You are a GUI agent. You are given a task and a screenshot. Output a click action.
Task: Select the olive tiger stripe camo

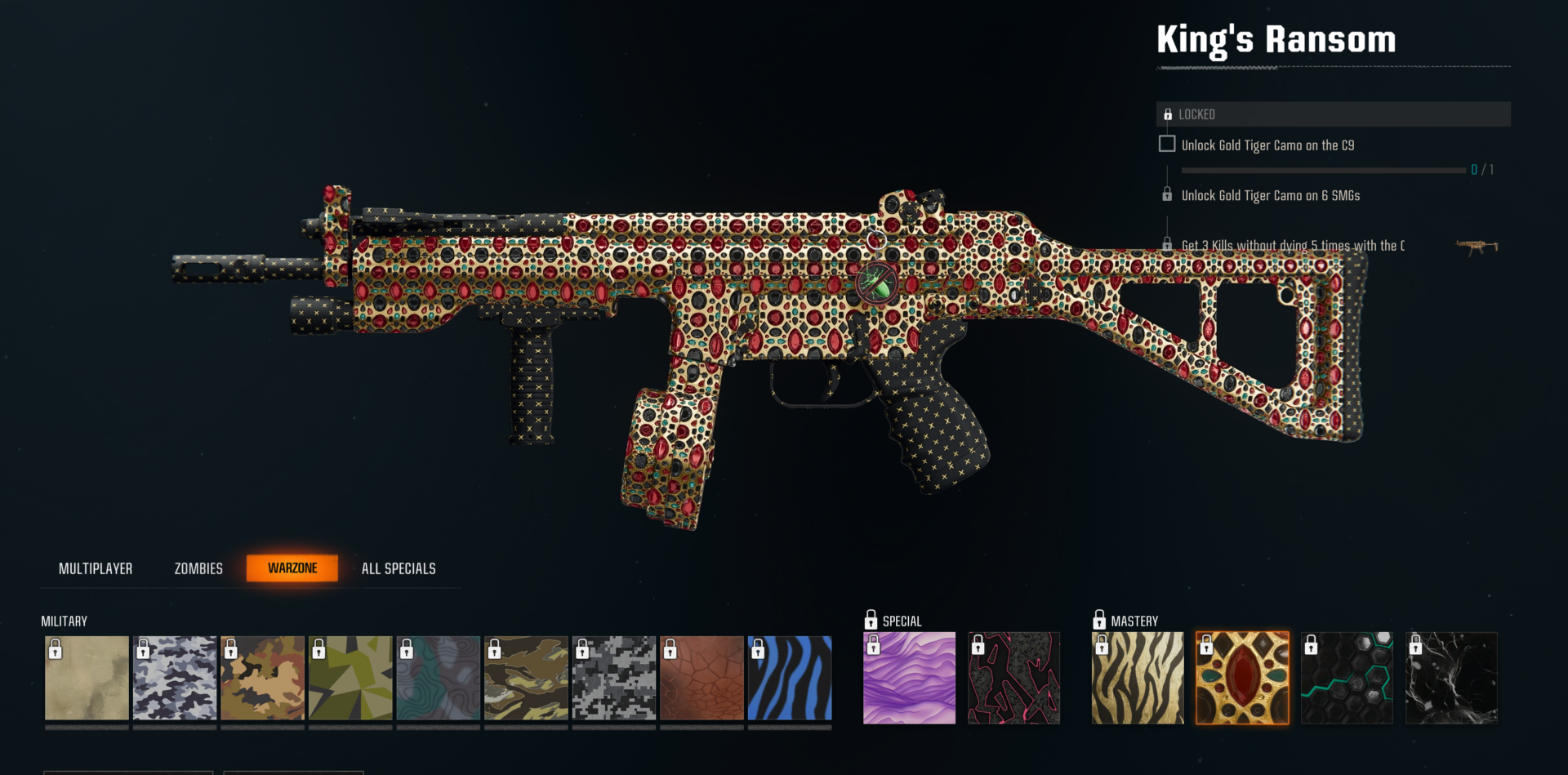(x=526, y=678)
